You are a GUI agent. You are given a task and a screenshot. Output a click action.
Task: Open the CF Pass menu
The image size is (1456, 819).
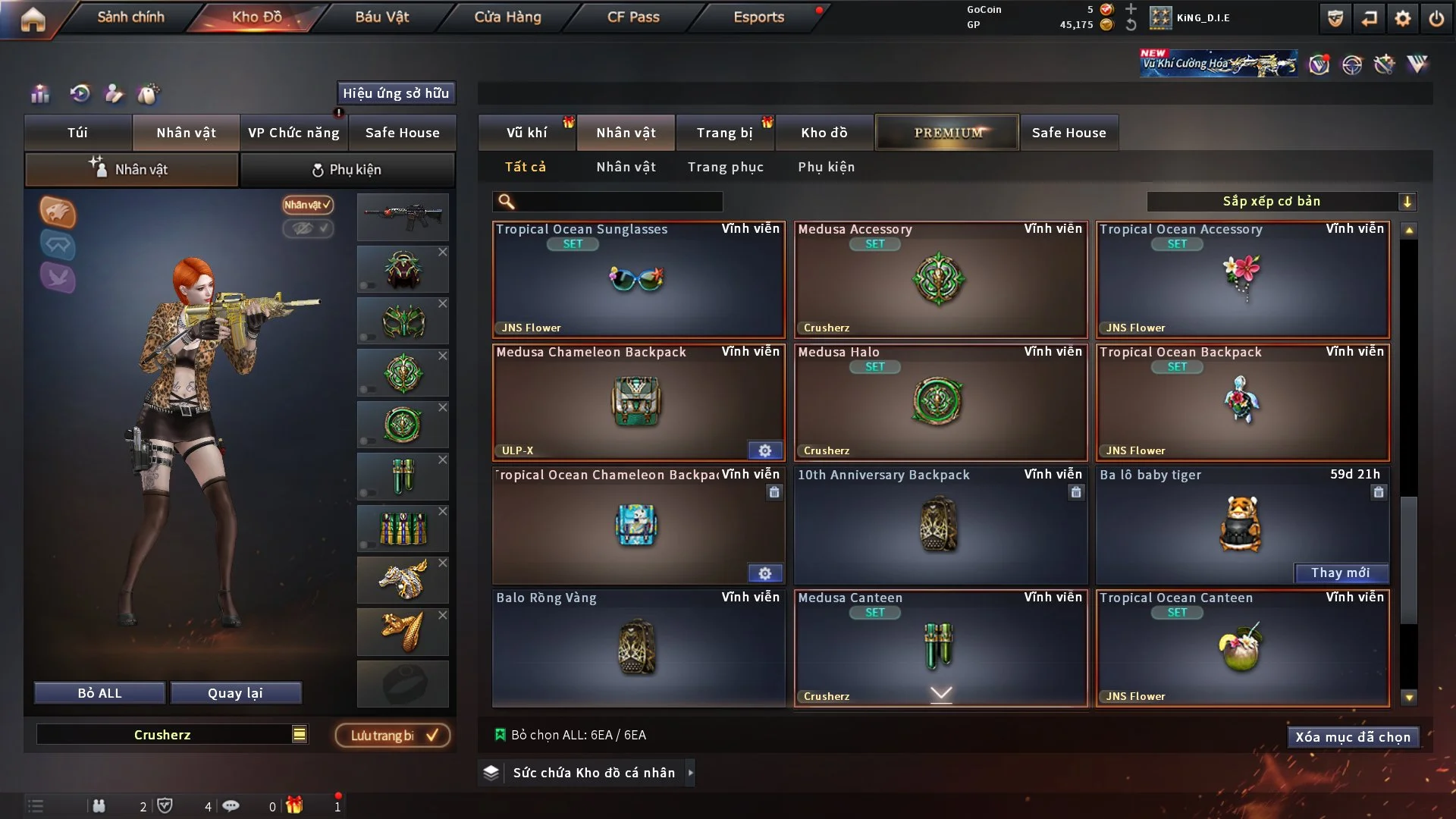tap(633, 17)
